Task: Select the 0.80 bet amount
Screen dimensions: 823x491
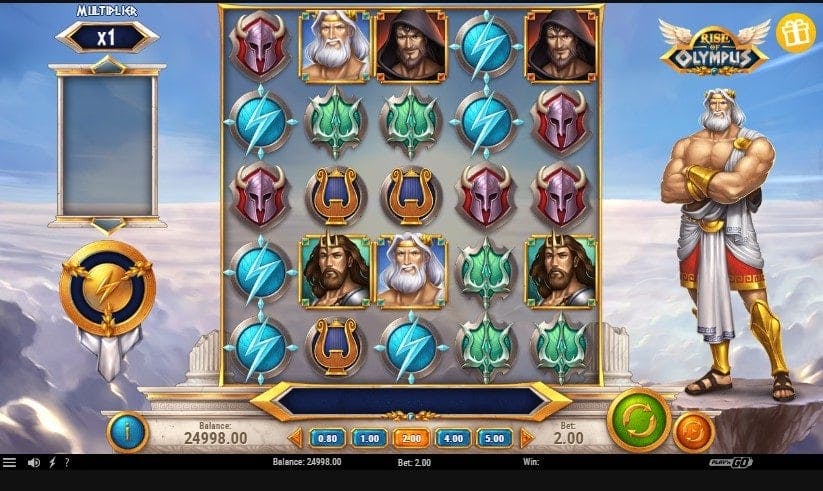Action: 327,438
